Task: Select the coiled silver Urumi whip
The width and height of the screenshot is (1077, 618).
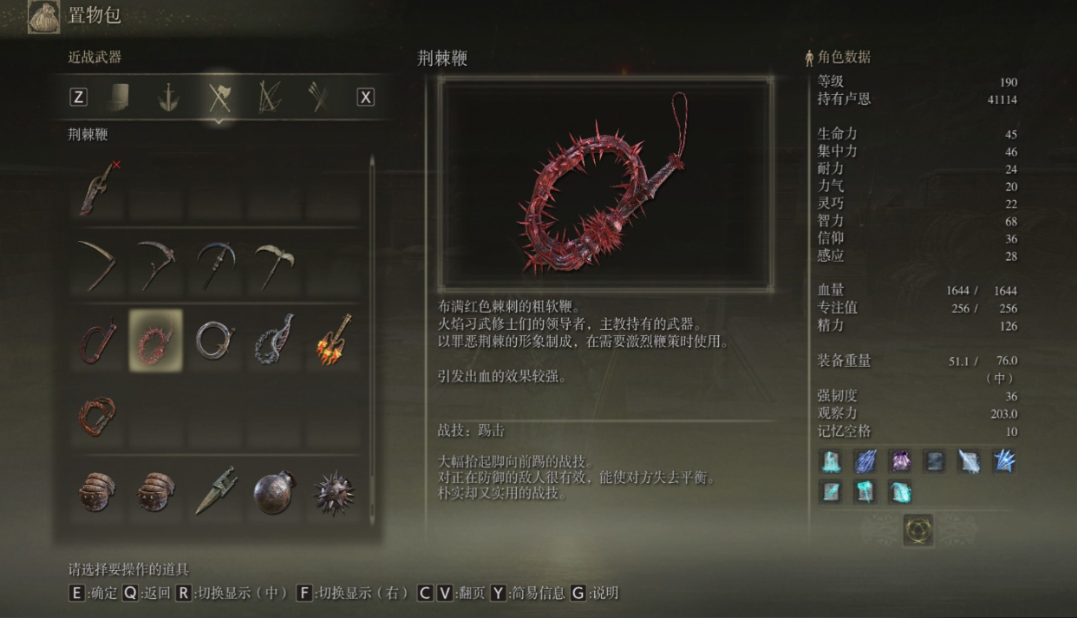Action: (x=213, y=339)
